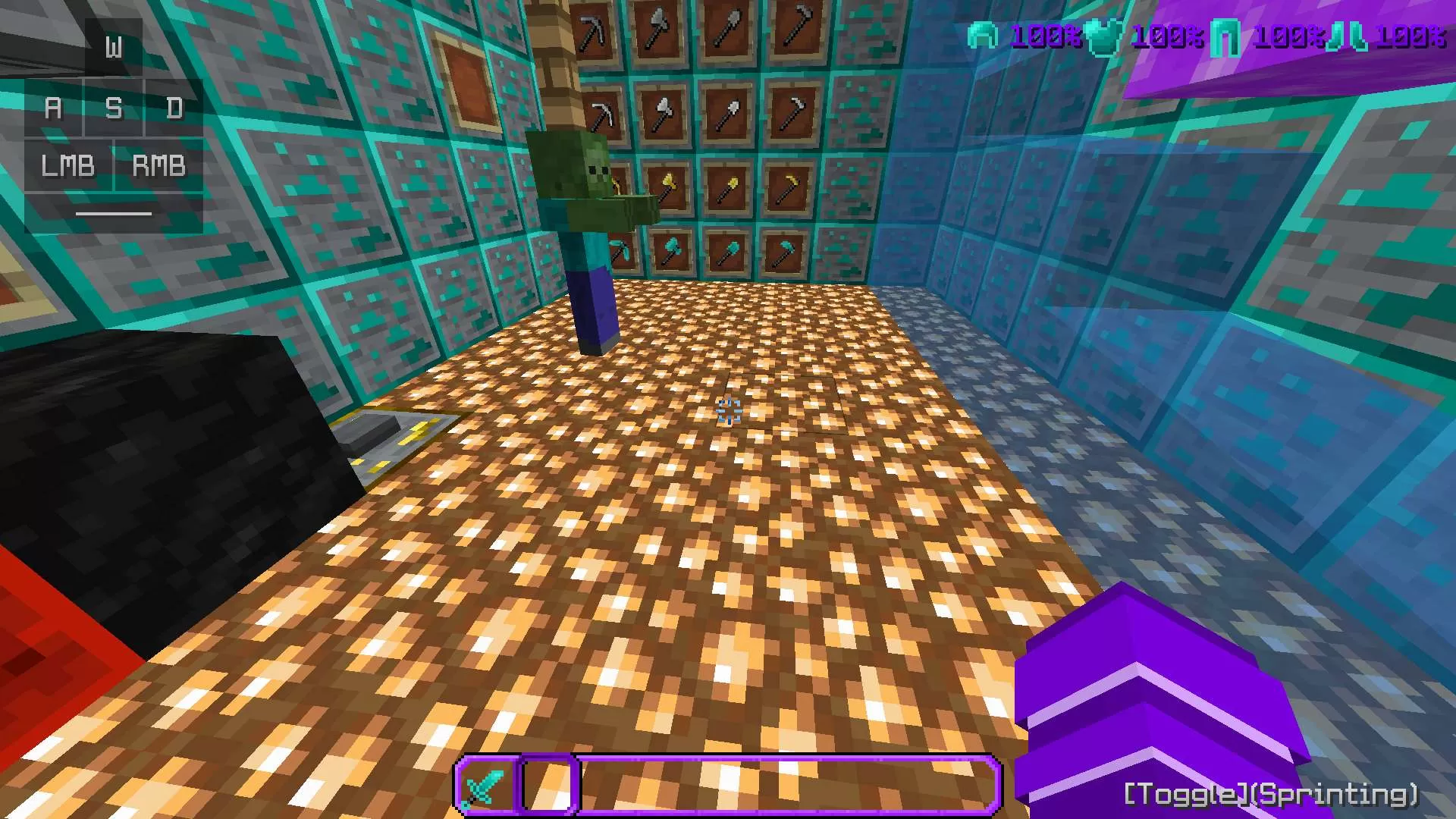Viewport: 1456px width, 819px height.
Task: Click the empty second hotbar slot
Action: [548, 786]
